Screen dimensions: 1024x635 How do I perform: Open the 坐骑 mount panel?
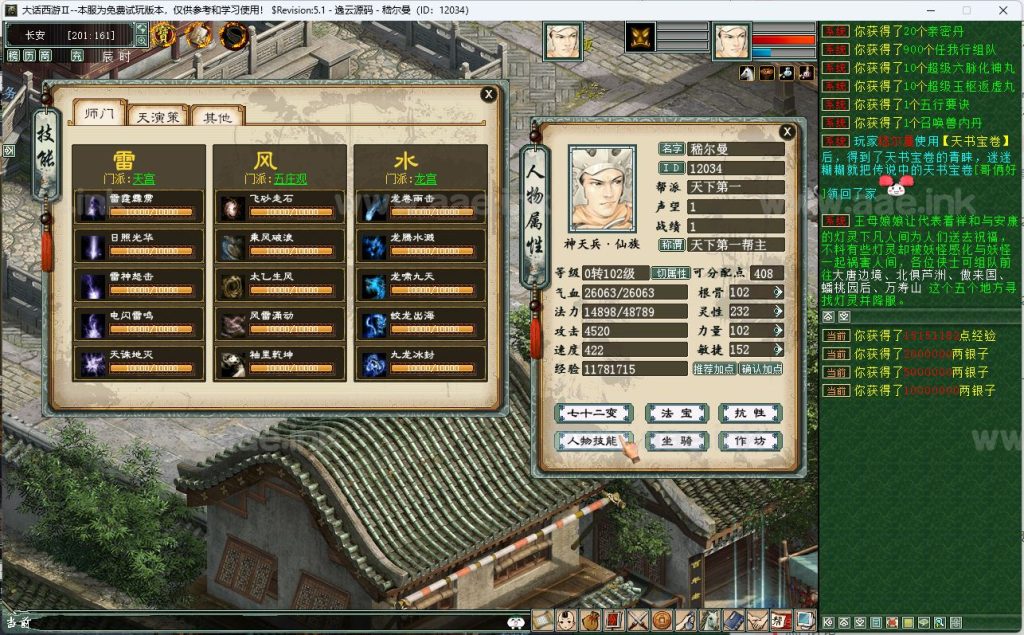[664, 441]
